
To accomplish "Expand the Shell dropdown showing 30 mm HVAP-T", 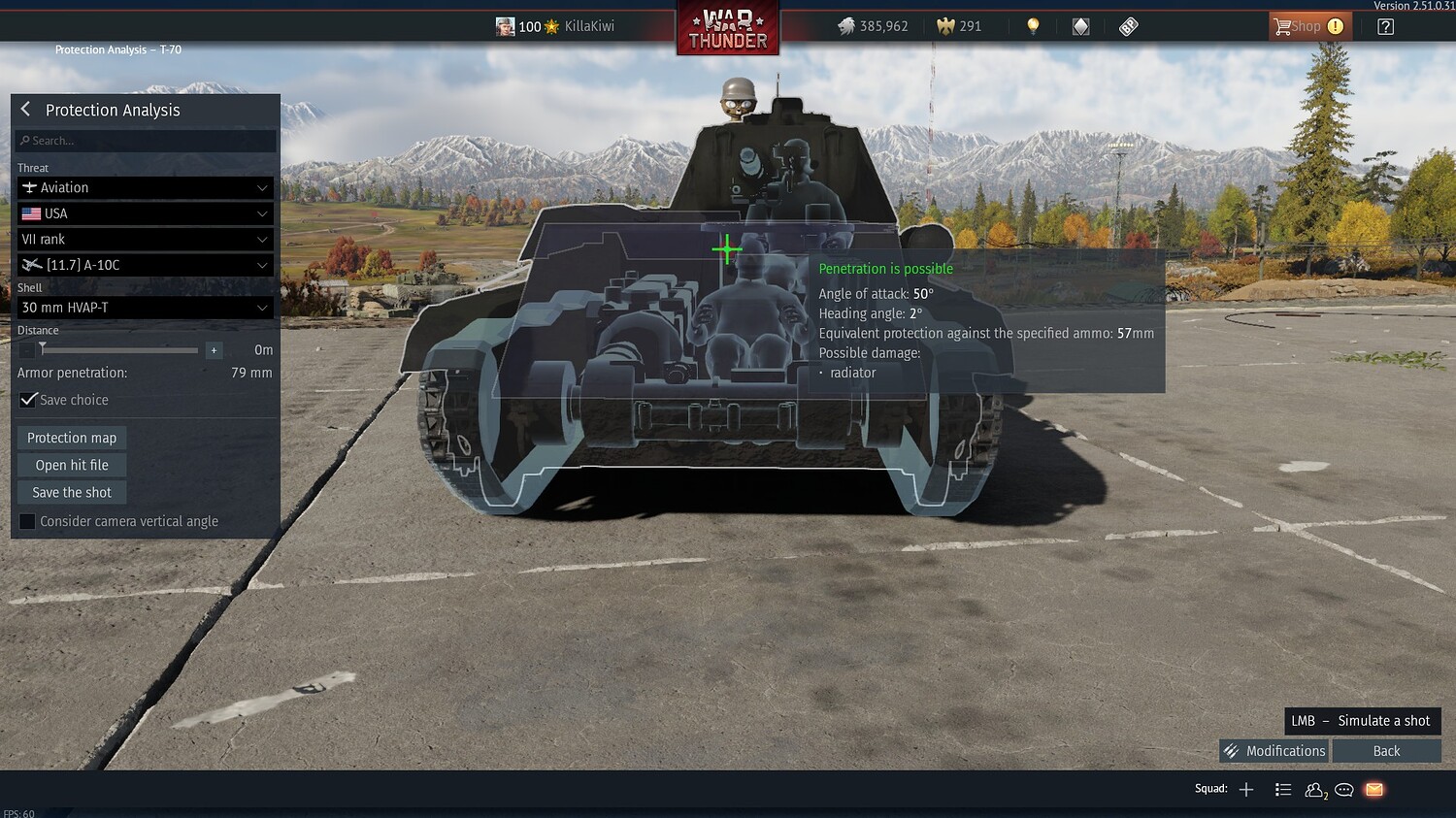I will click(144, 307).
